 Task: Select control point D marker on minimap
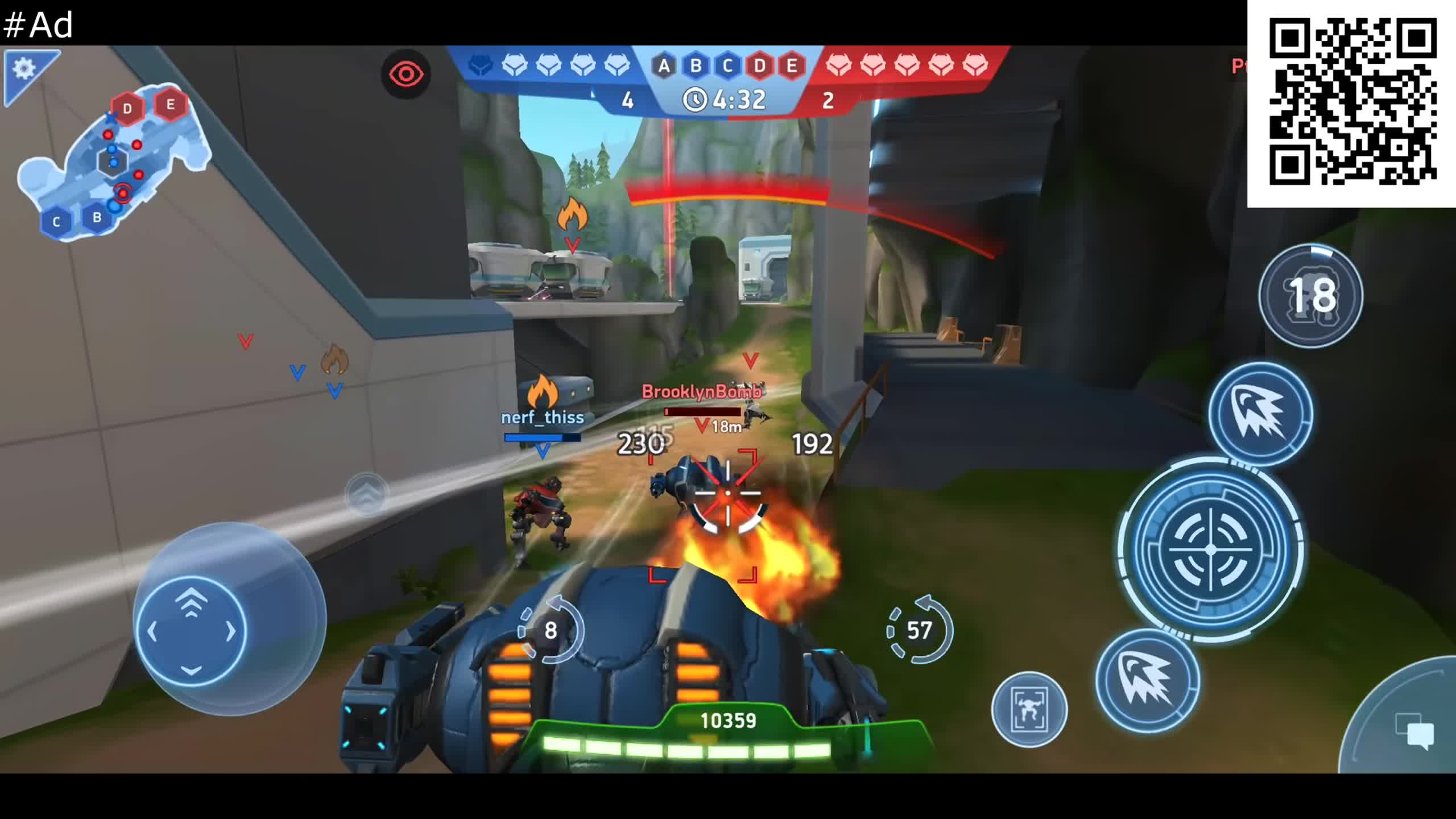coord(127,108)
